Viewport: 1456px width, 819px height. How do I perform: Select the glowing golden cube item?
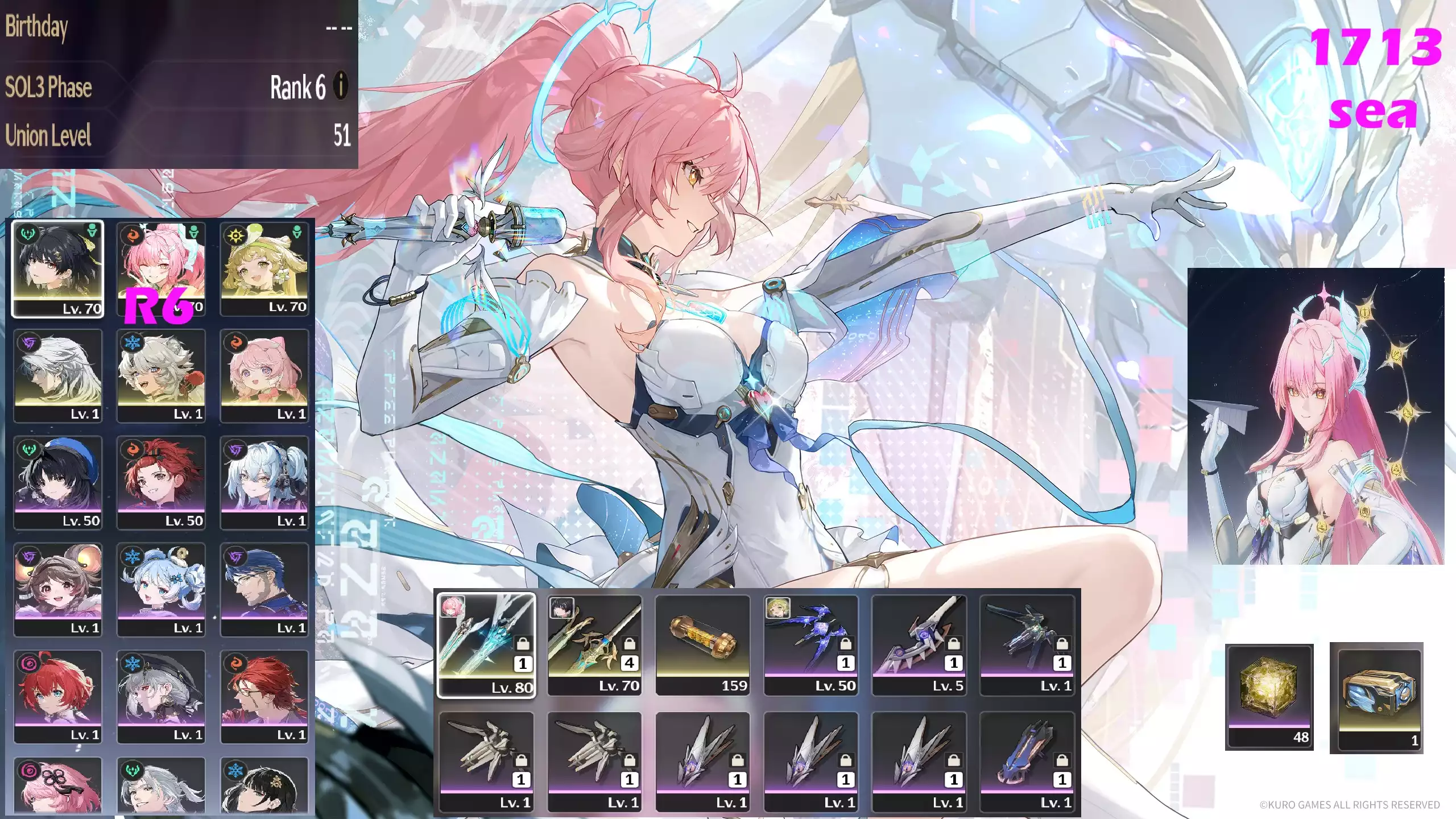click(x=1269, y=696)
